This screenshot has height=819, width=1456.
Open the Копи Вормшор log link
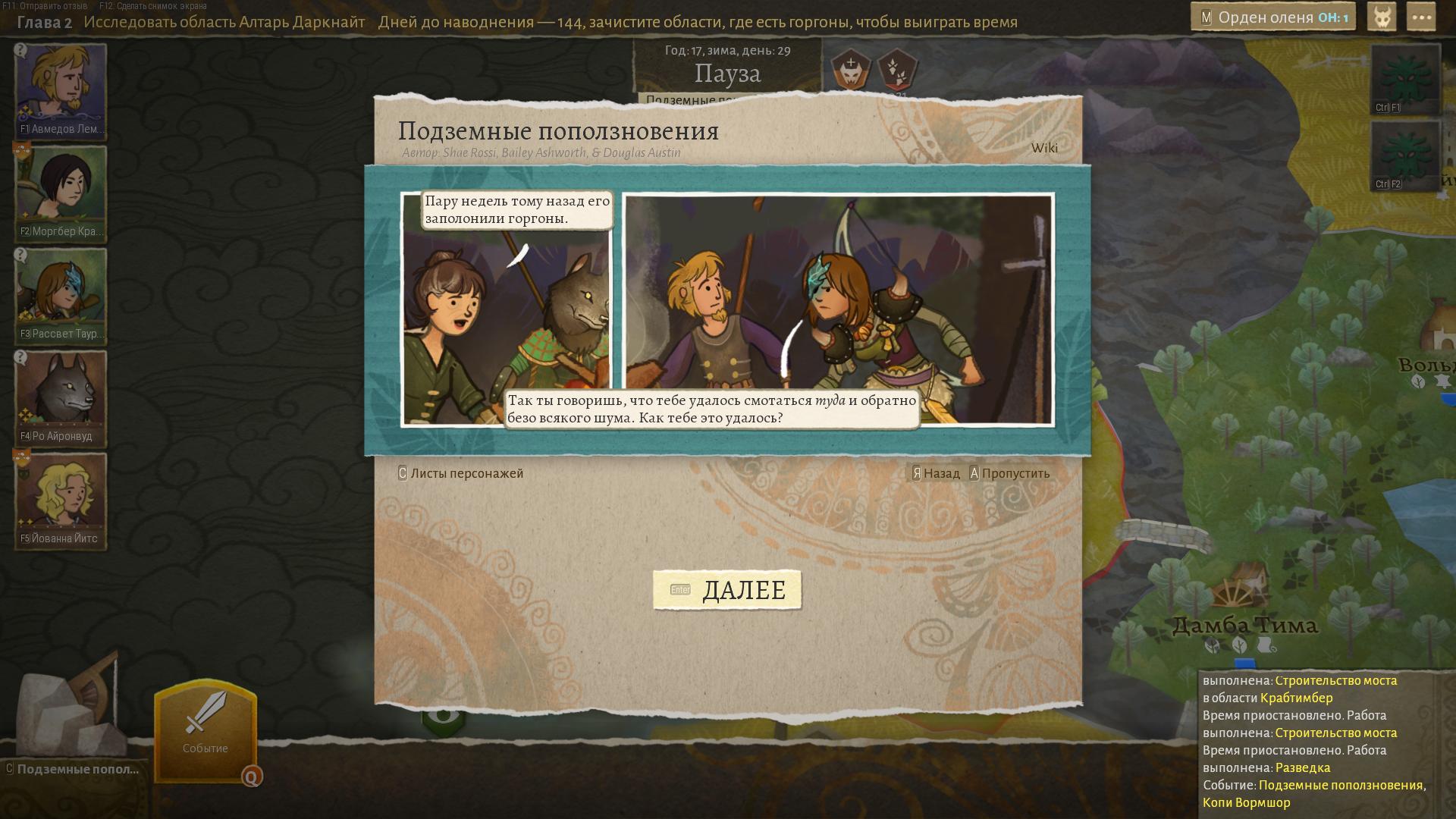pyautogui.click(x=1246, y=802)
